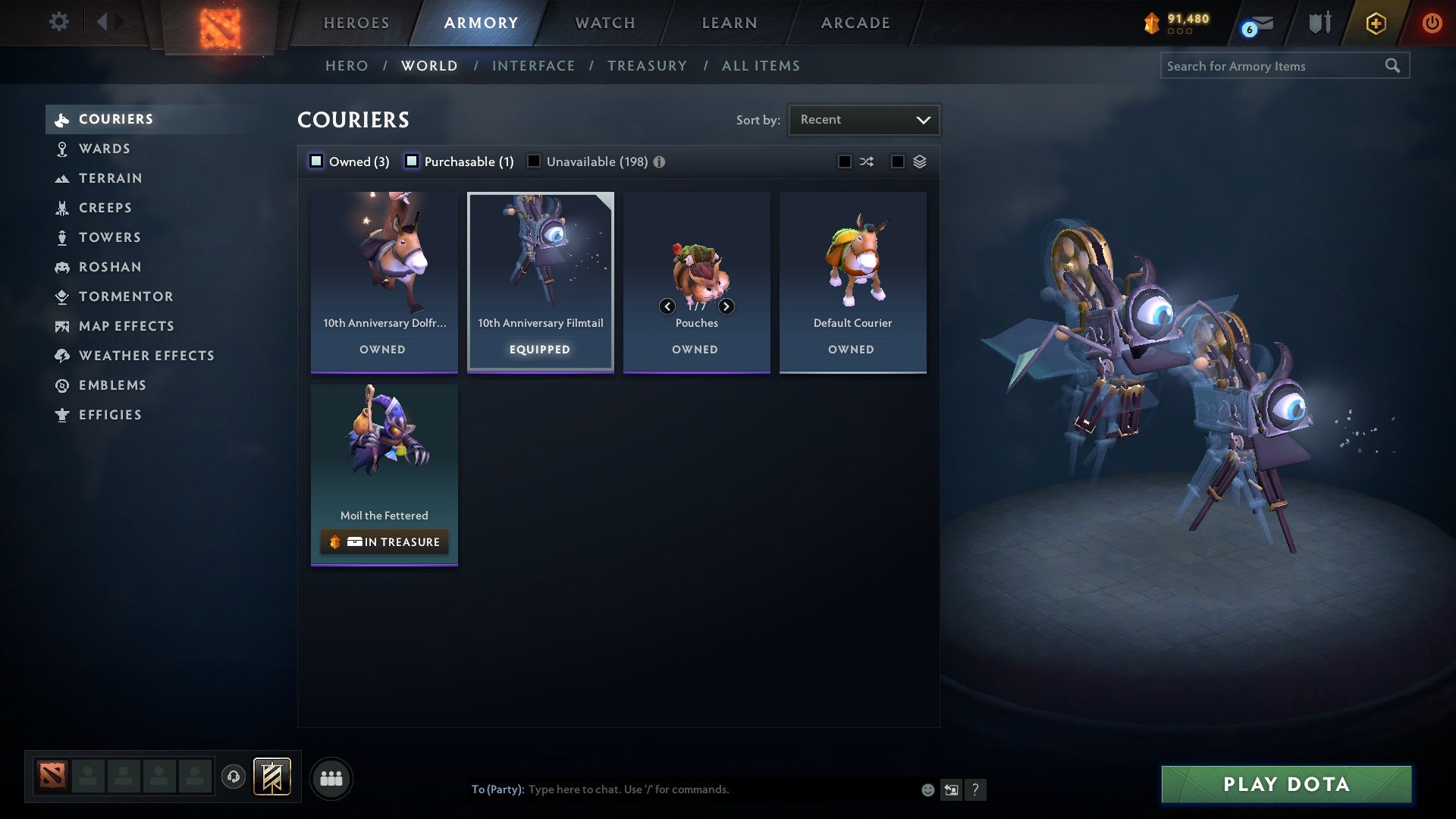View Moil the Fettered in treasure
This screenshot has width=1456, height=819.
pos(384,541)
